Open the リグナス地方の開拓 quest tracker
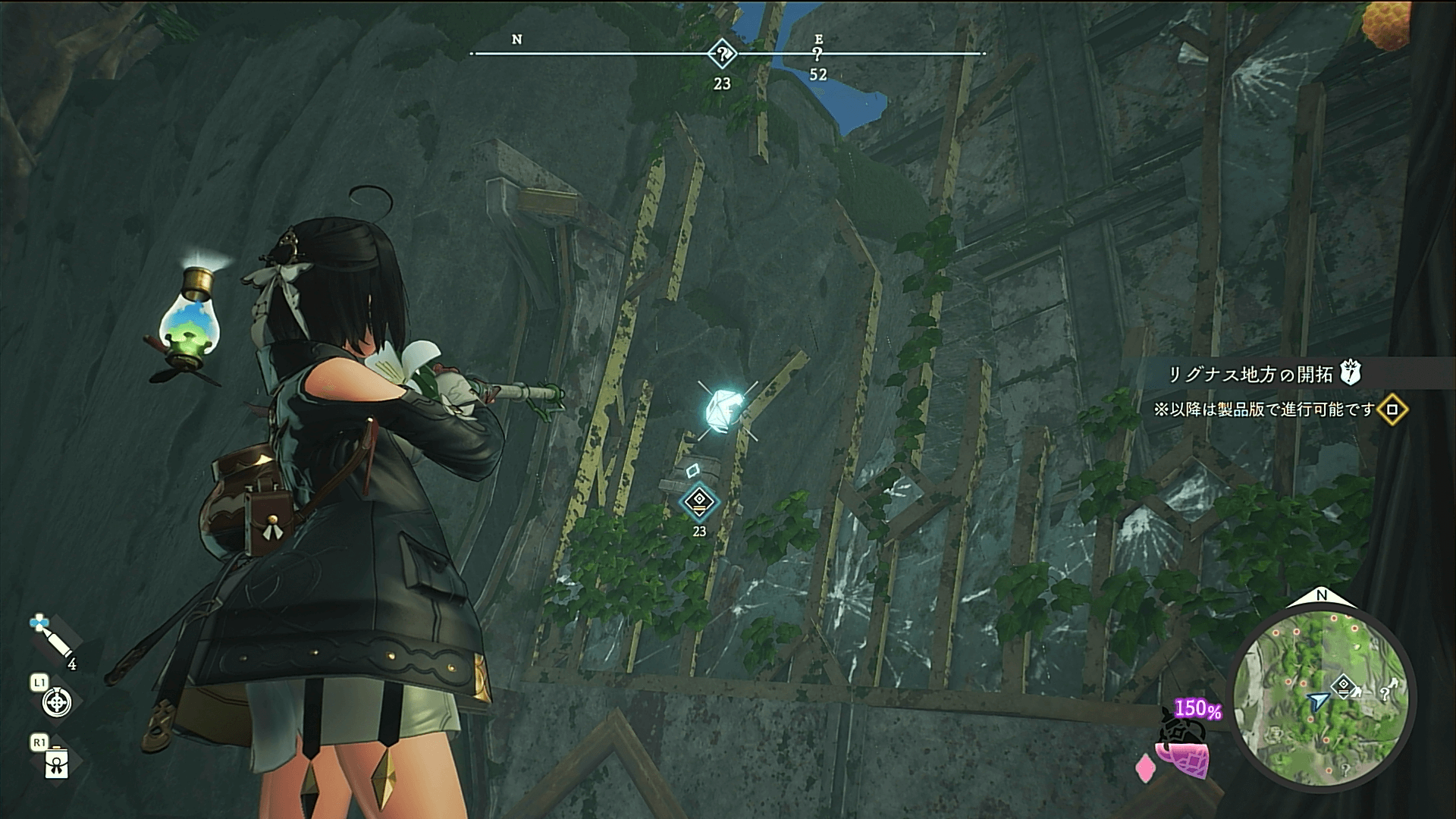The image size is (1456, 819). (1250, 374)
